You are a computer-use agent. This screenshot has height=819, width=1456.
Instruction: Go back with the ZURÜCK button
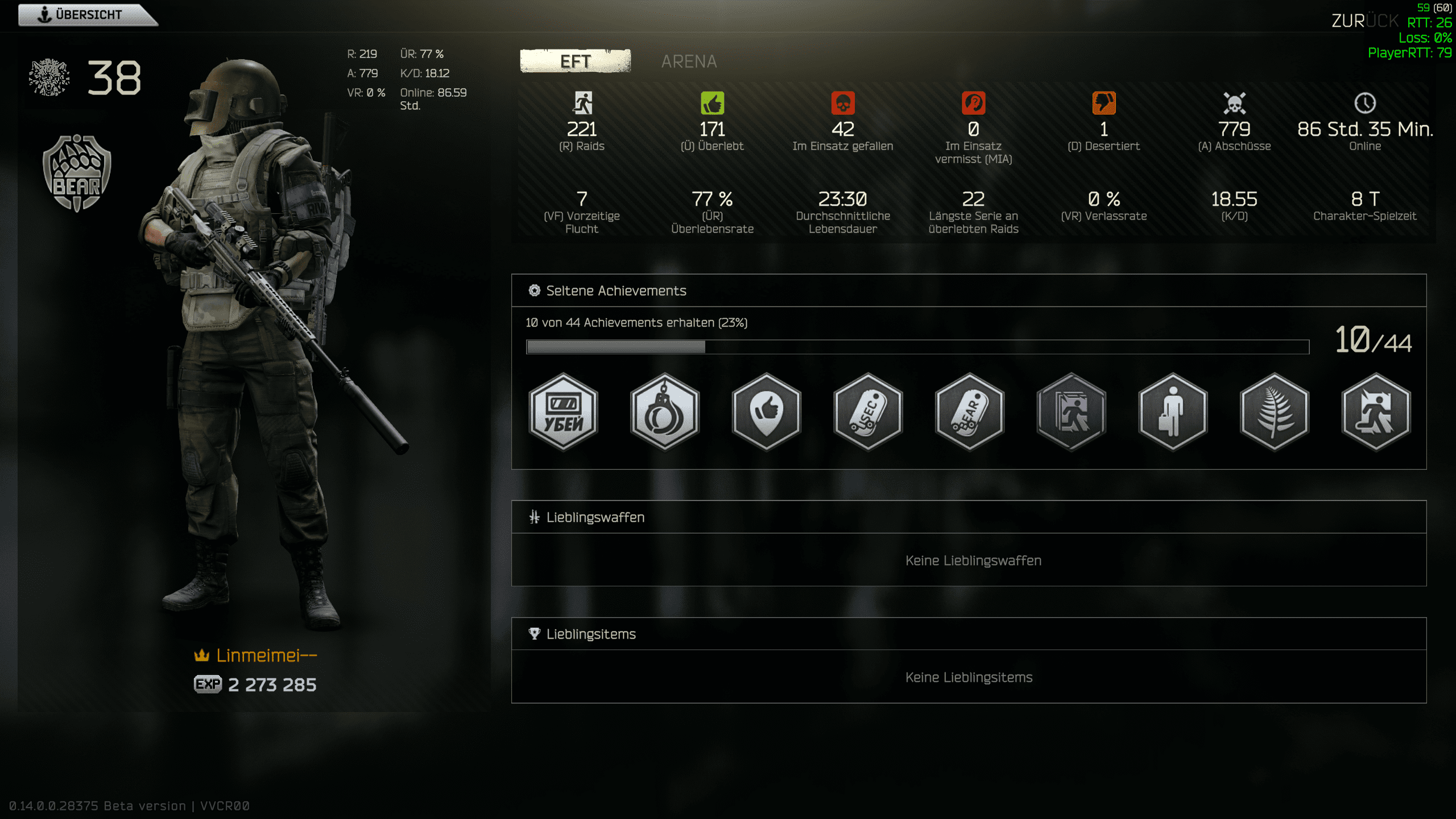pyautogui.click(x=1364, y=21)
